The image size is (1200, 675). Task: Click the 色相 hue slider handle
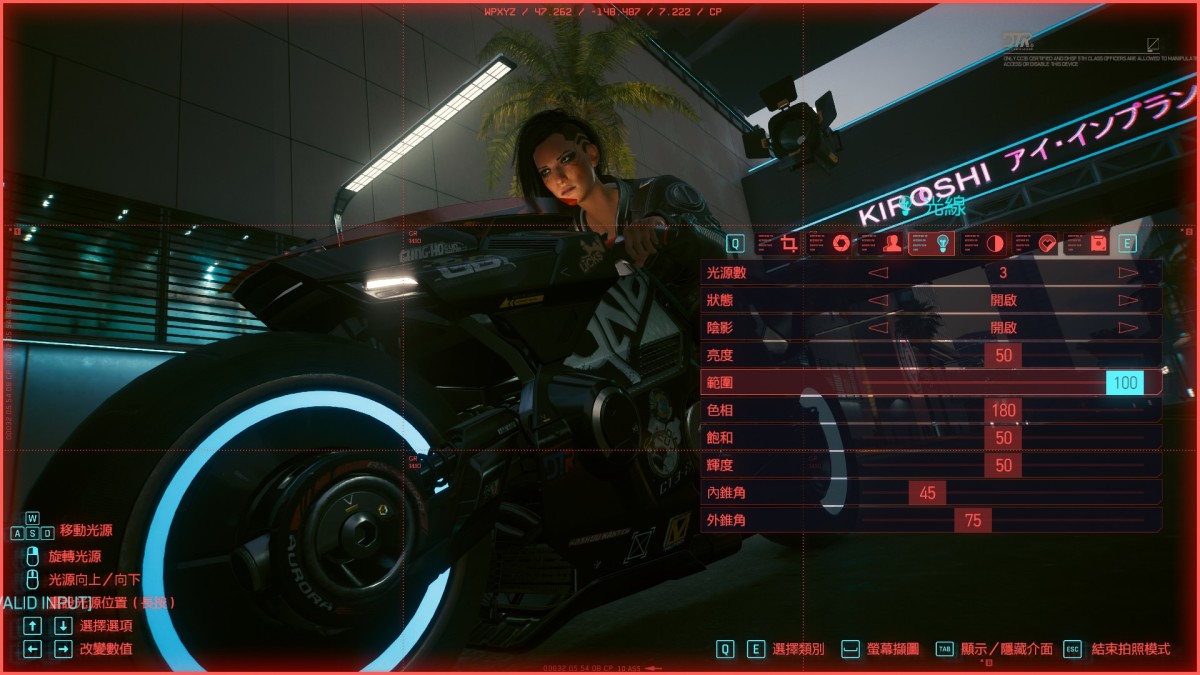pos(1003,410)
